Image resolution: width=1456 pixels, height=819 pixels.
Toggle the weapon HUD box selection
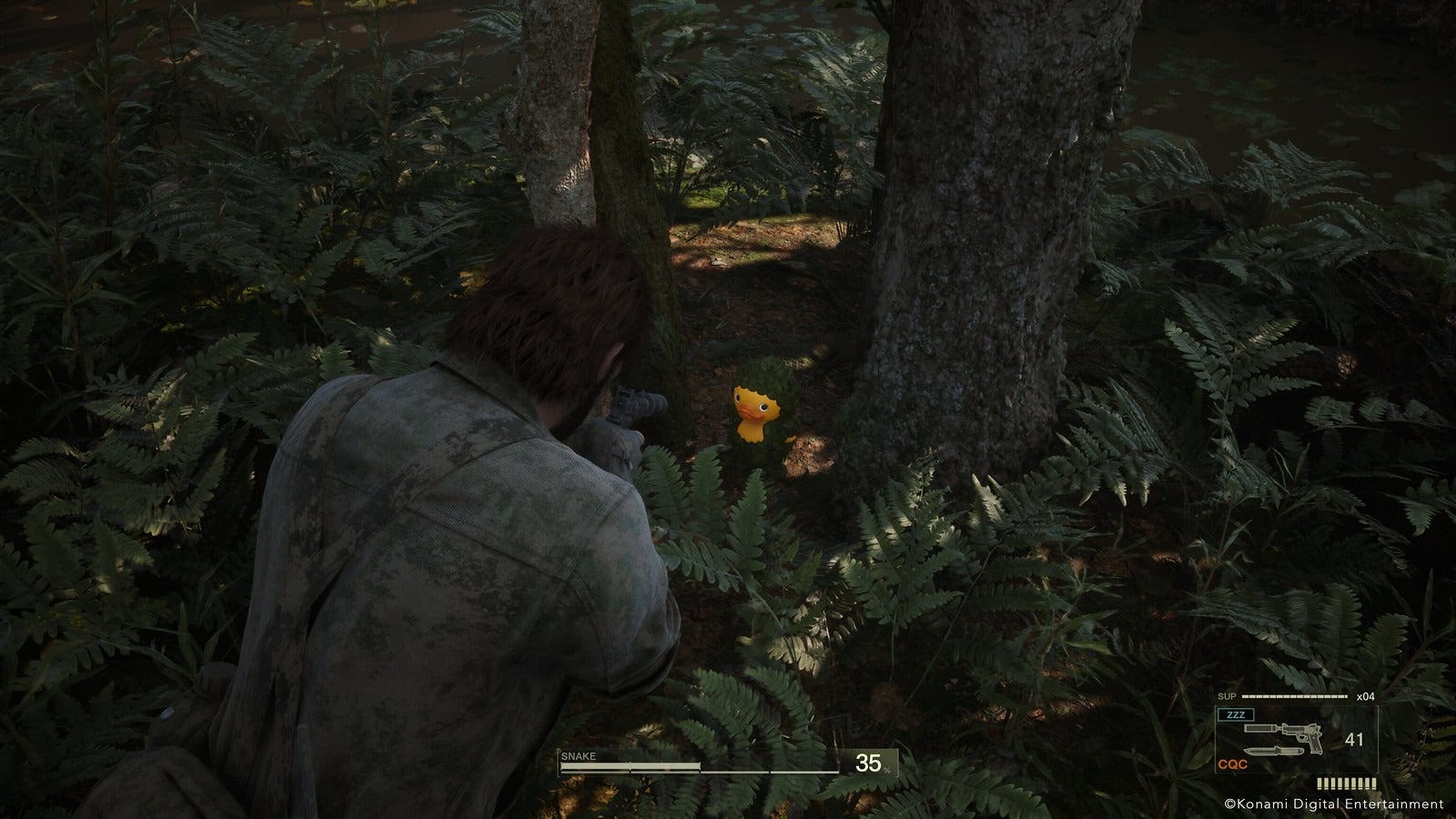(1297, 739)
